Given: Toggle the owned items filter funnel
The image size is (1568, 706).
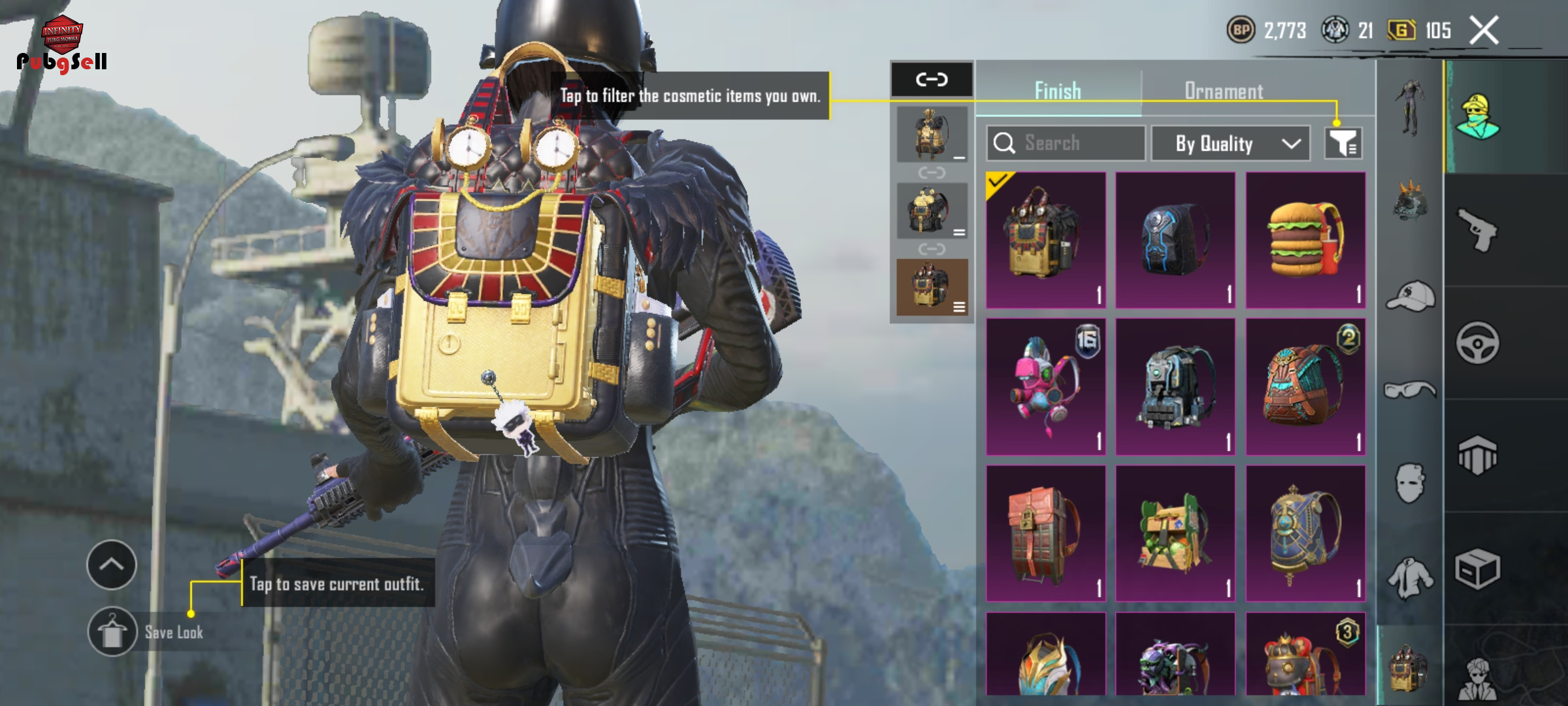Looking at the screenshot, I should pyautogui.click(x=1343, y=143).
